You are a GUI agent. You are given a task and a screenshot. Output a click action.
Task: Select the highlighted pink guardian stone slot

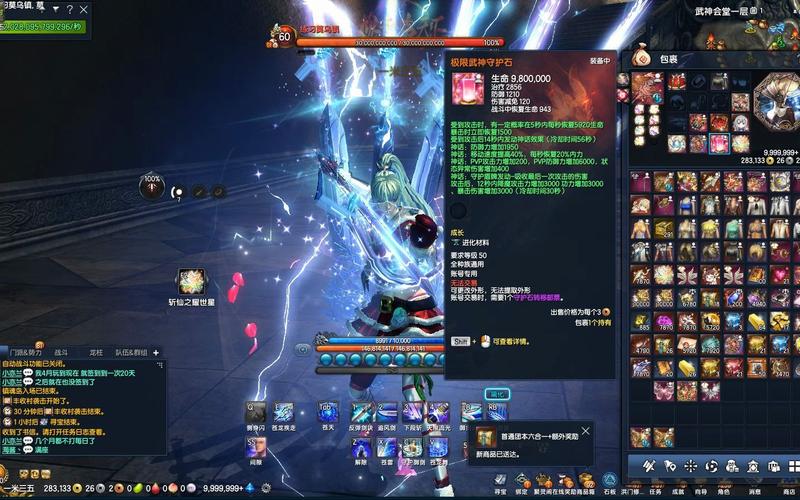tap(719, 144)
